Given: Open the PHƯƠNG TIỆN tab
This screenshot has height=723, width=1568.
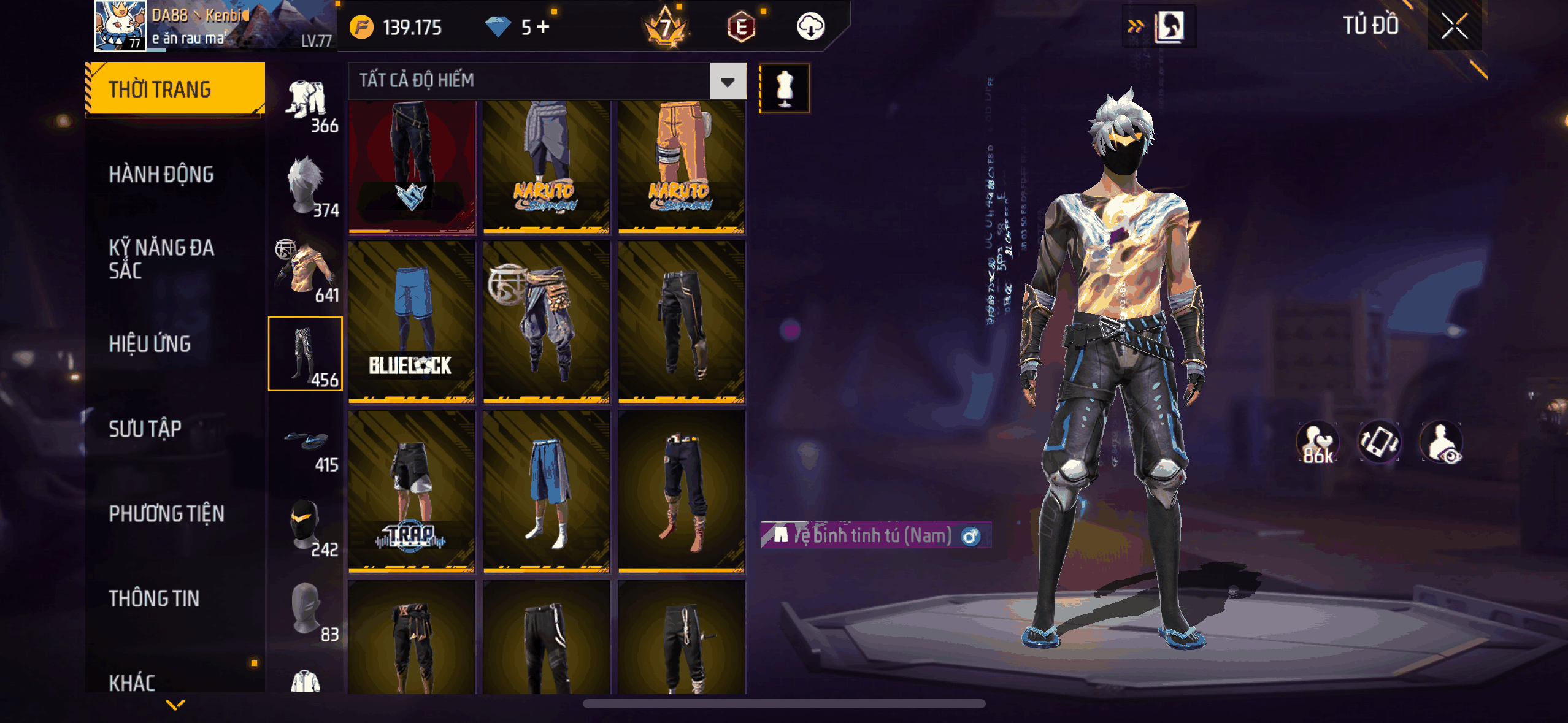Looking at the screenshot, I should pyautogui.click(x=166, y=514).
